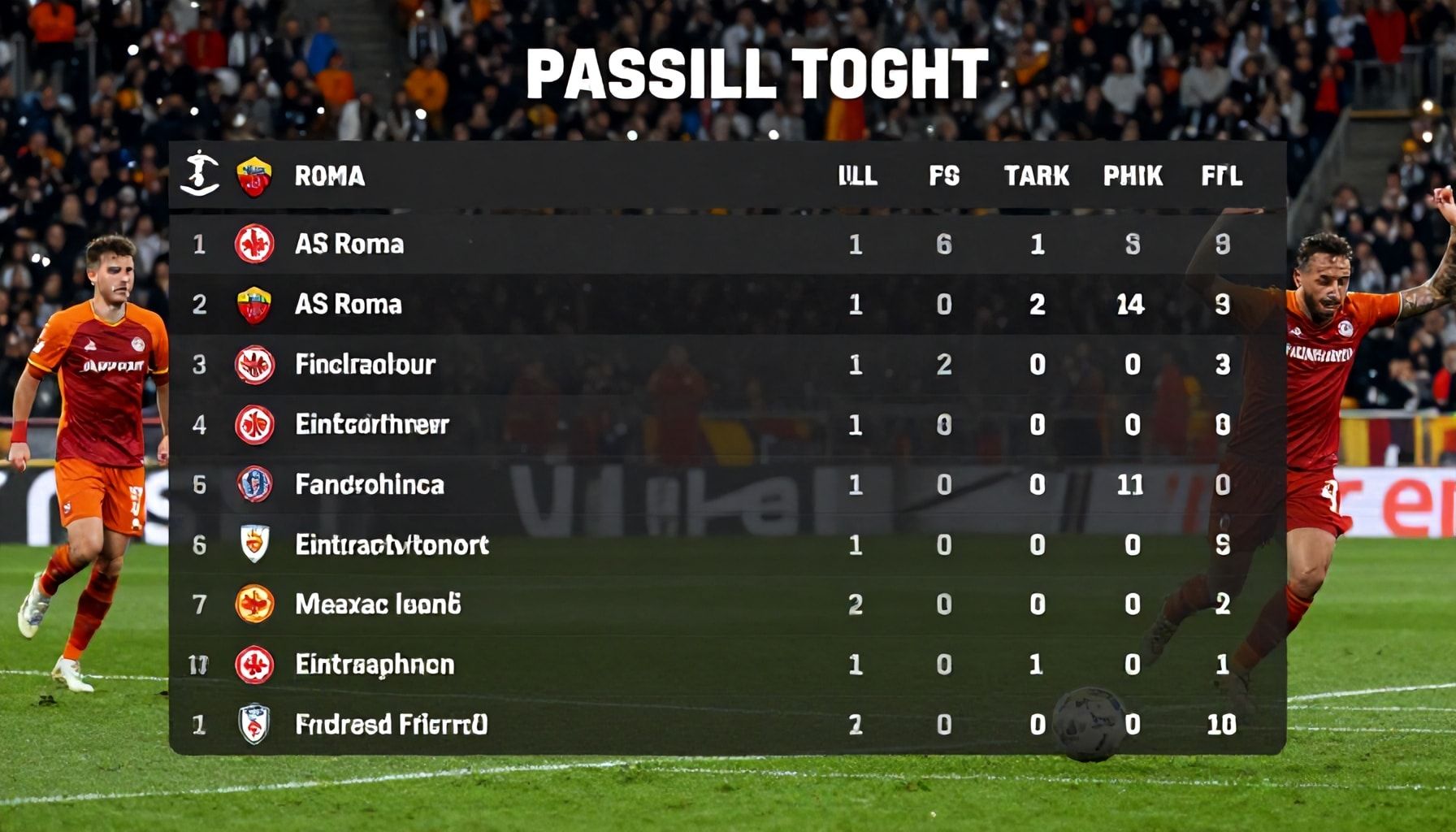Viewport: 1456px width, 832px height.
Task: Click the ROMA header label
Action: [329, 175]
